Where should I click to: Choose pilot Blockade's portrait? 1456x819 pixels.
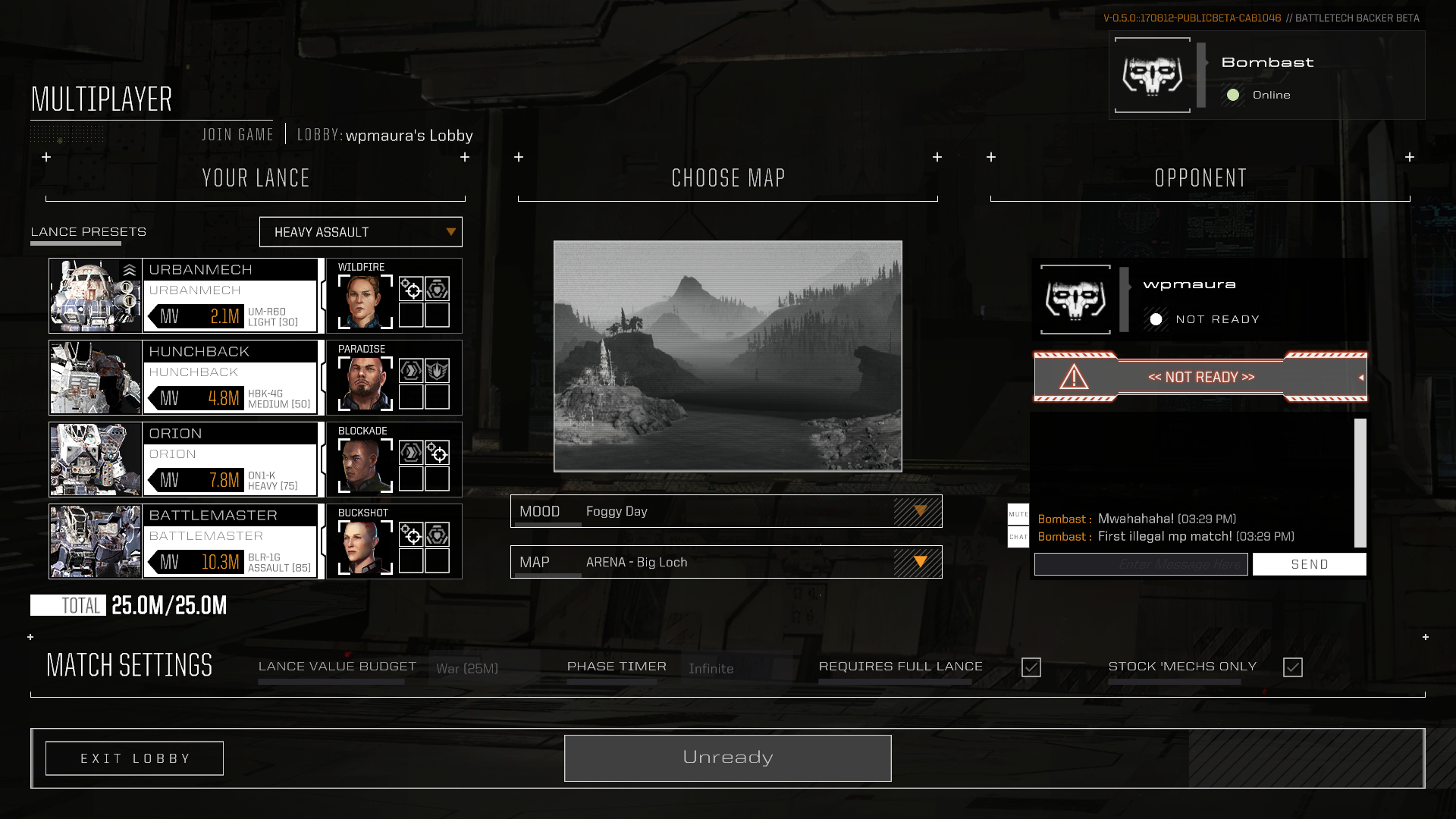pos(365,465)
